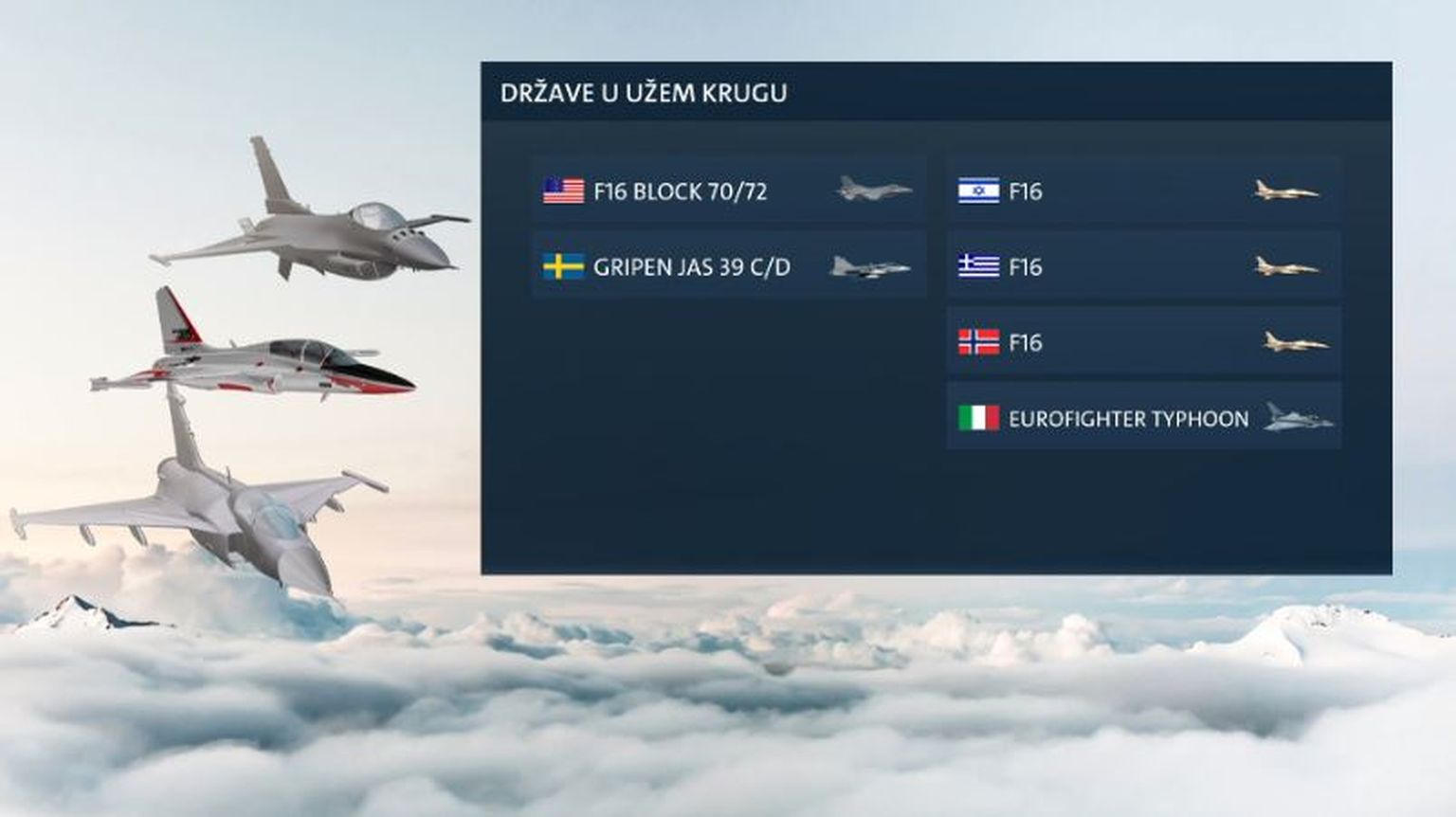Choose the Italy Eurofighter Typhoon entry
This screenshot has height=817, width=1456.
click(1143, 418)
